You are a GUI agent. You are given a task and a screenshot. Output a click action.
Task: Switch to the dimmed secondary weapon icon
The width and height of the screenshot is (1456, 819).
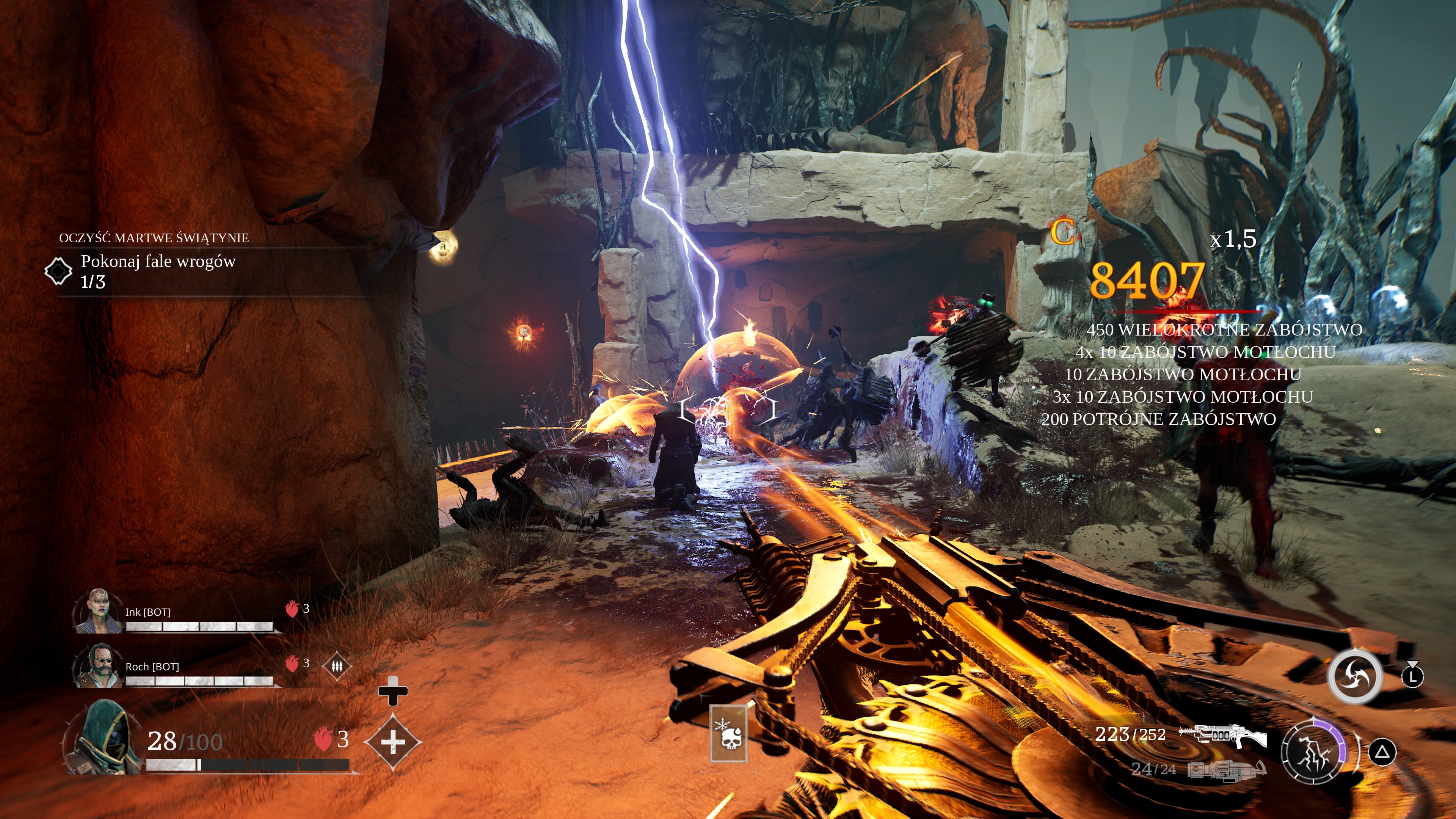point(1227,770)
